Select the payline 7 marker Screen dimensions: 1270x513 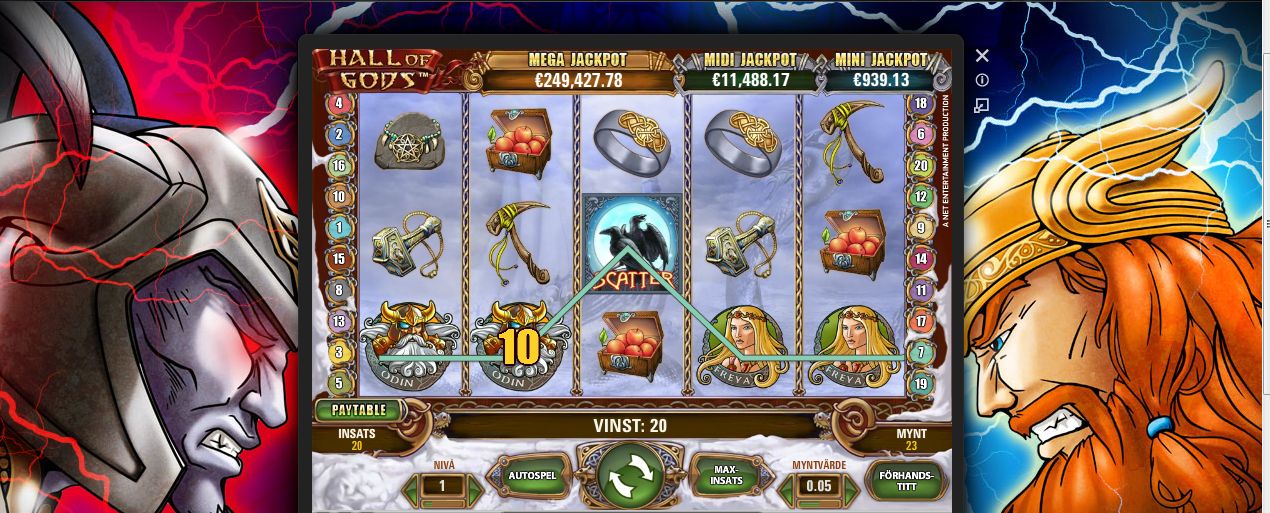[x=919, y=353]
